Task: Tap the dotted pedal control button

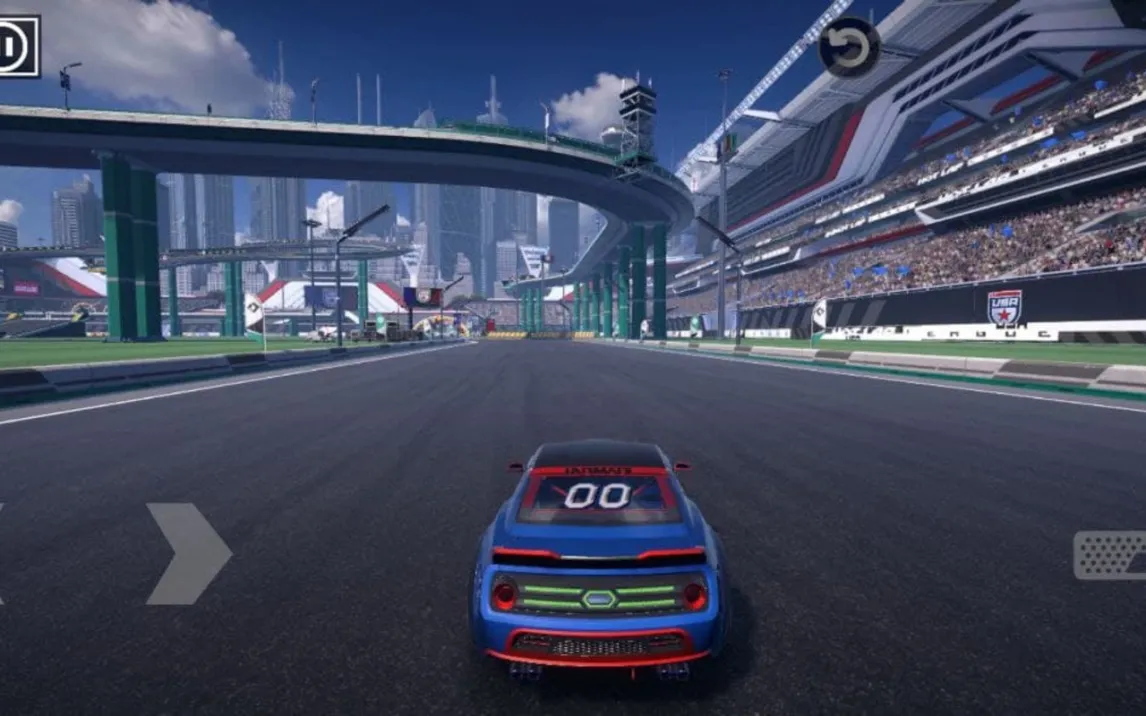Action: click(x=1110, y=555)
